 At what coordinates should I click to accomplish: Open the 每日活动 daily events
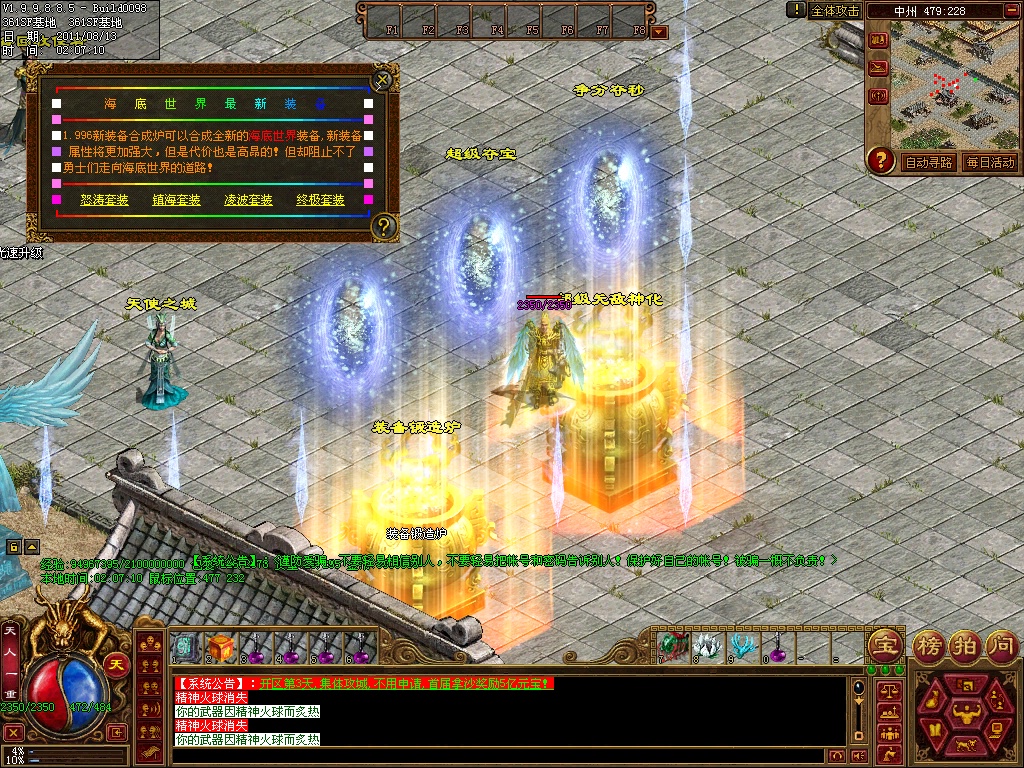tap(990, 162)
